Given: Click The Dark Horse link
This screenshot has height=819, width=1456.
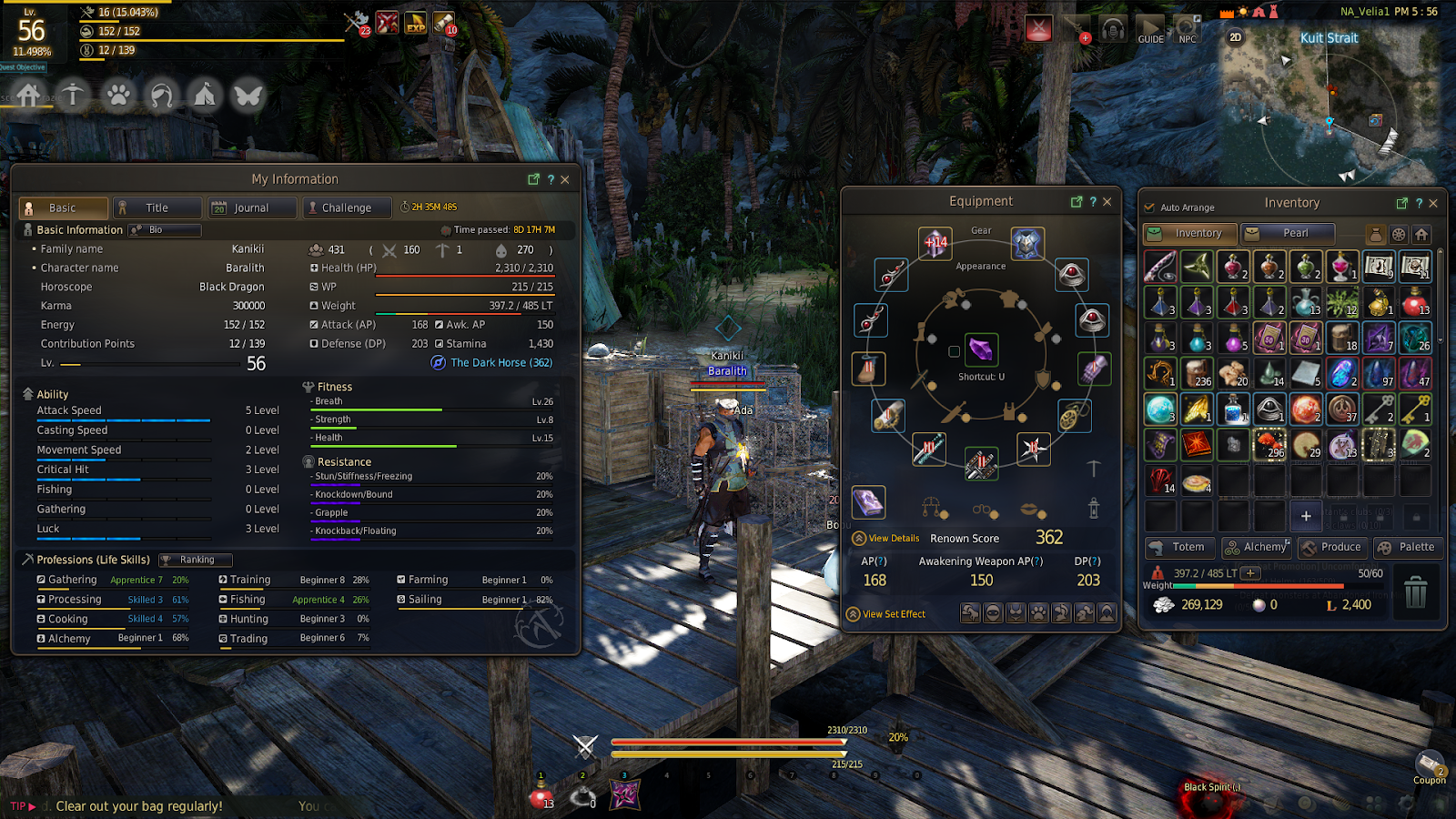Looking at the screenshot, I should 500,362.
